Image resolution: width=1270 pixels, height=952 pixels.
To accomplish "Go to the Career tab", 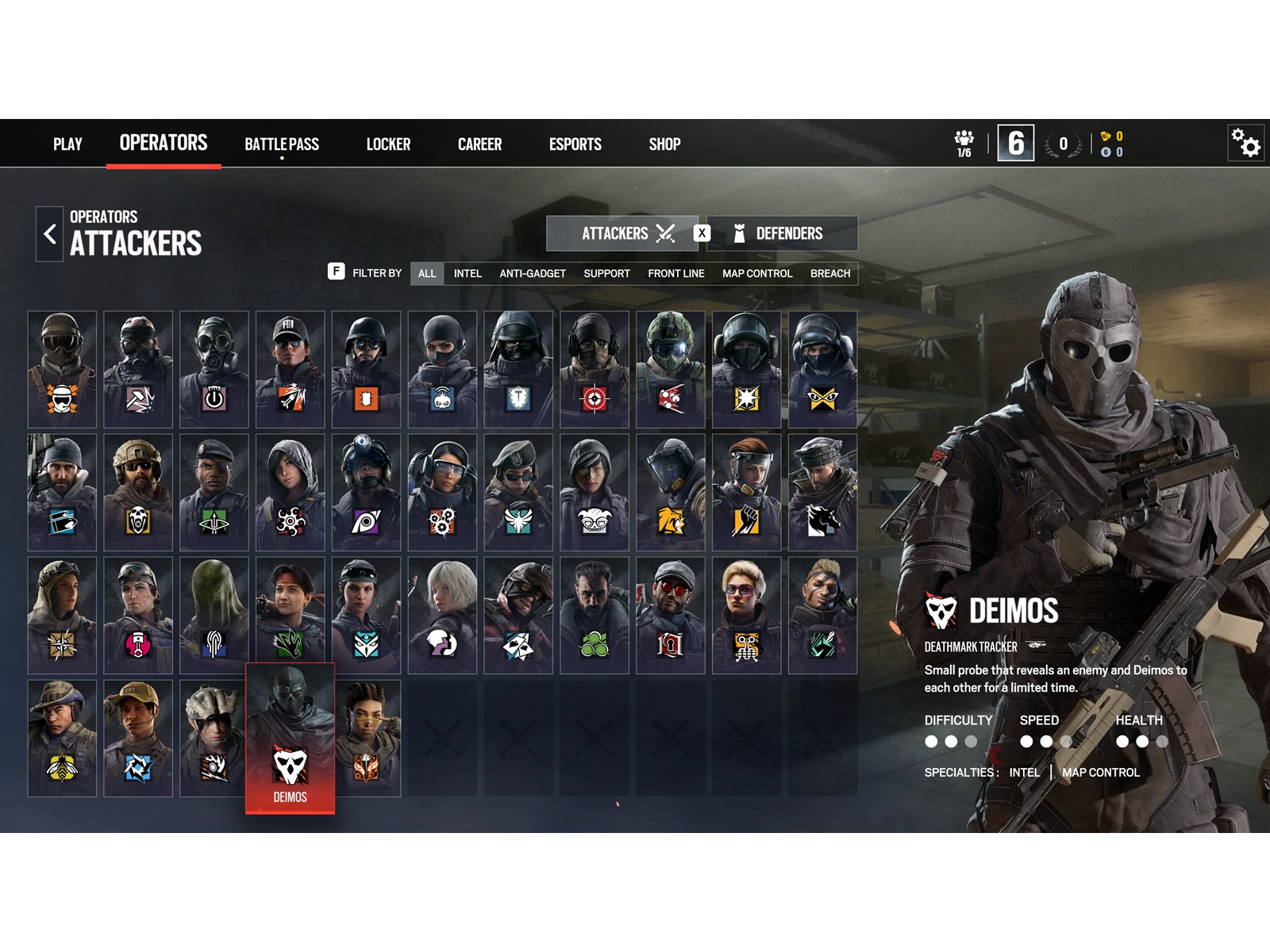I will (479, 144).
